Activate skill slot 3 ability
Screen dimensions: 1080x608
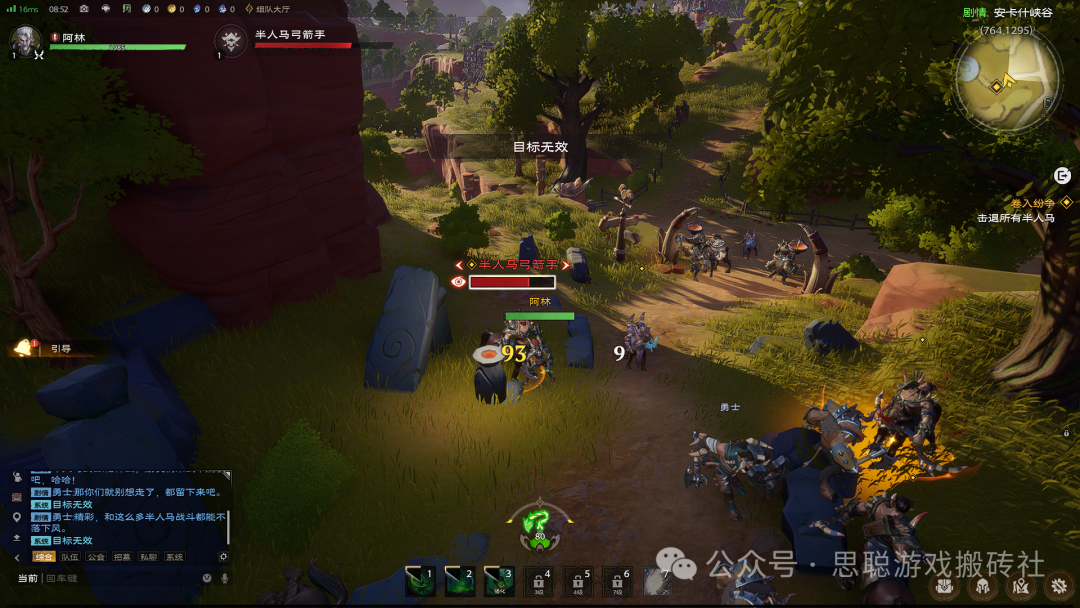pyautogui.click(x=499, y=580)
